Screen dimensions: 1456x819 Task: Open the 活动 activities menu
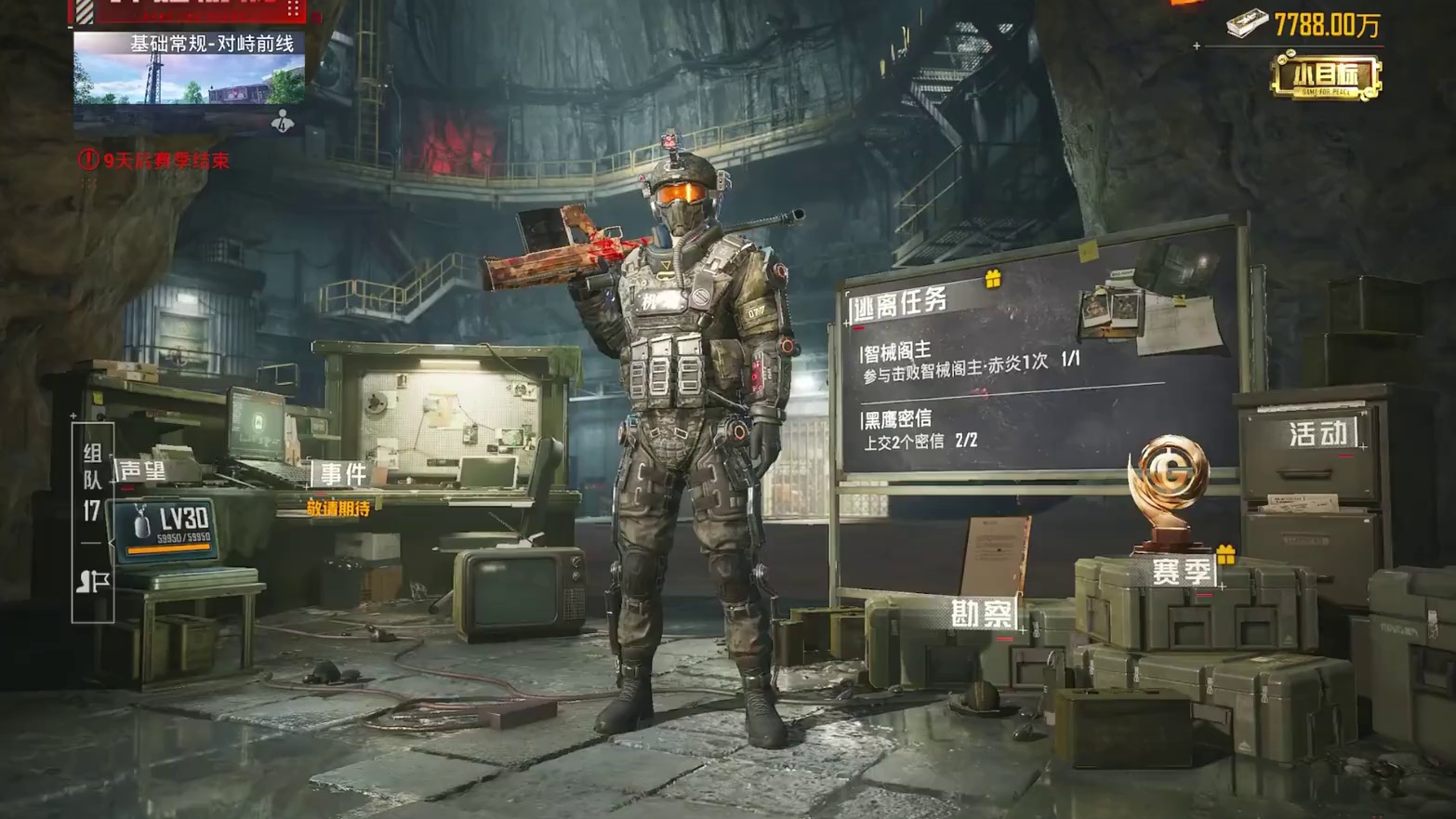click(1317, 433)
